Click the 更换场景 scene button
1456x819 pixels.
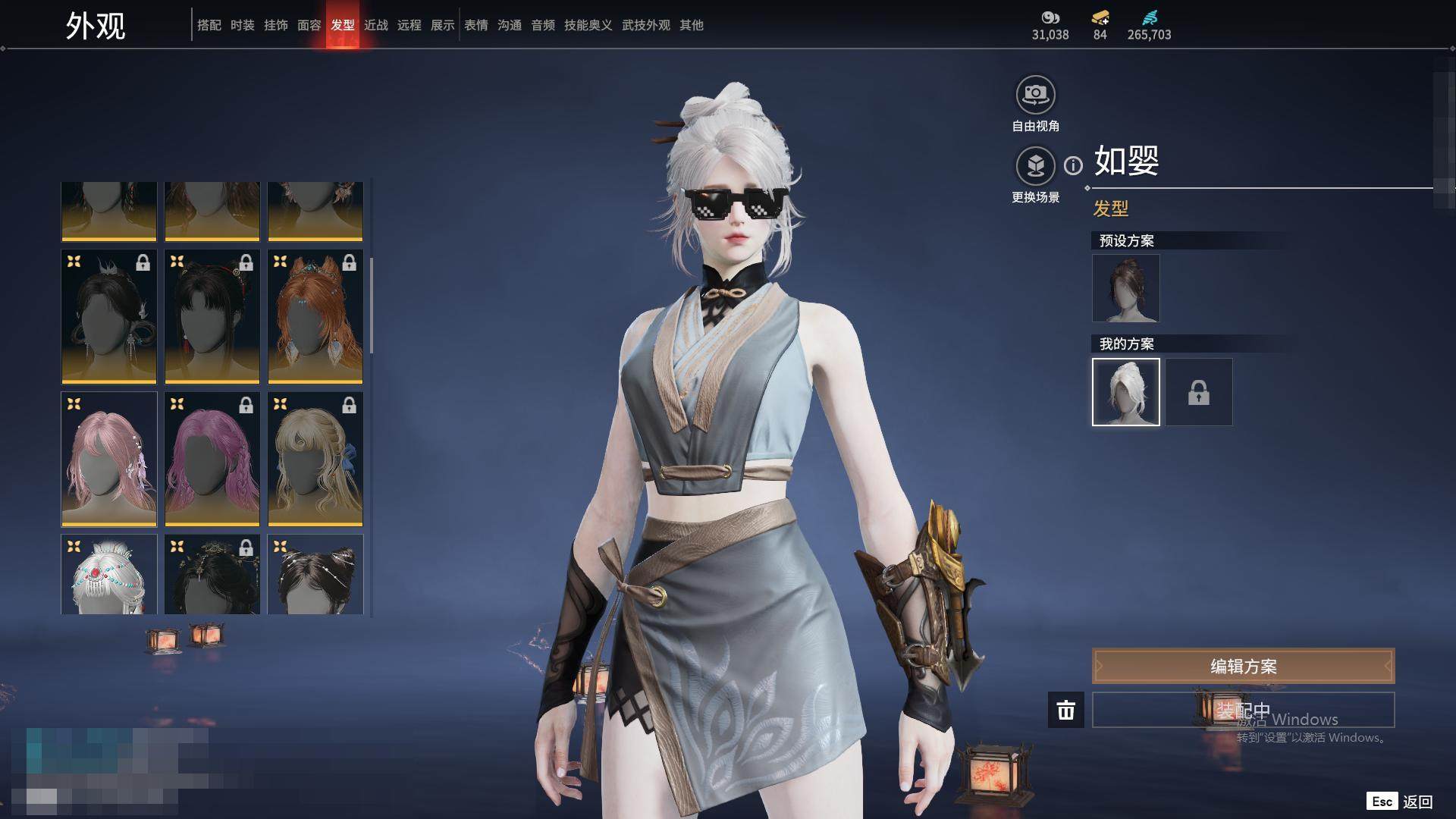point(1035,166)
